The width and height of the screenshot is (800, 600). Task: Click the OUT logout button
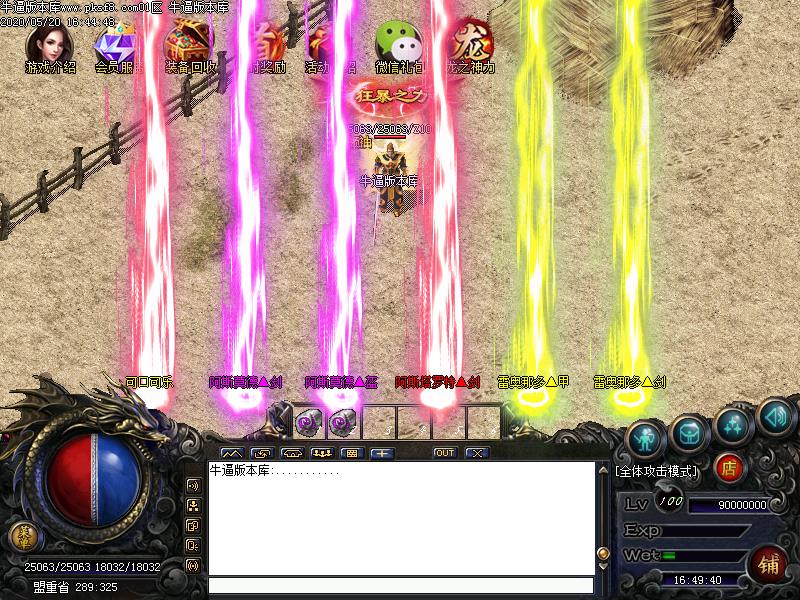445,453
